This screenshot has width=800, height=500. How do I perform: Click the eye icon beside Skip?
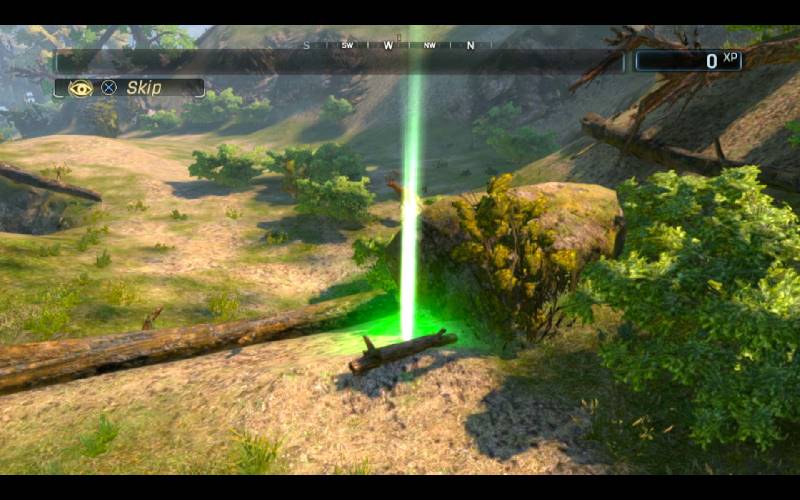point(80,88)
